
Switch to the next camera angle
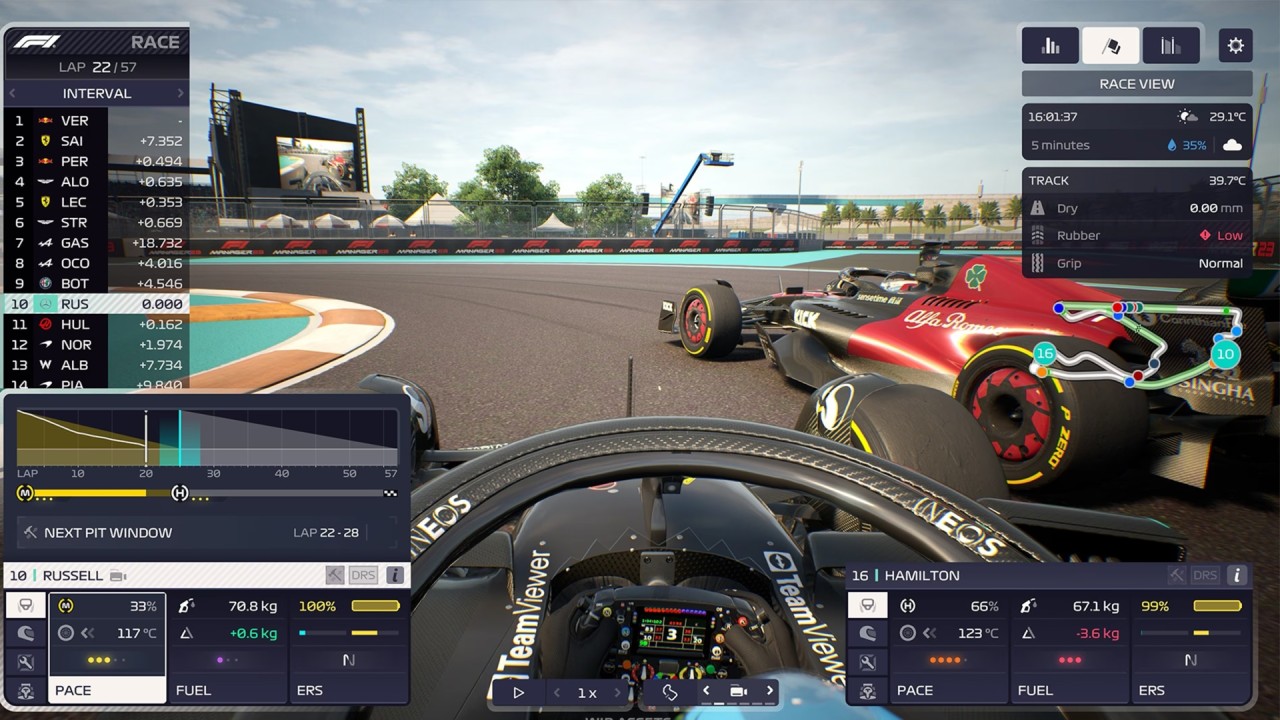tap(769, 691)
